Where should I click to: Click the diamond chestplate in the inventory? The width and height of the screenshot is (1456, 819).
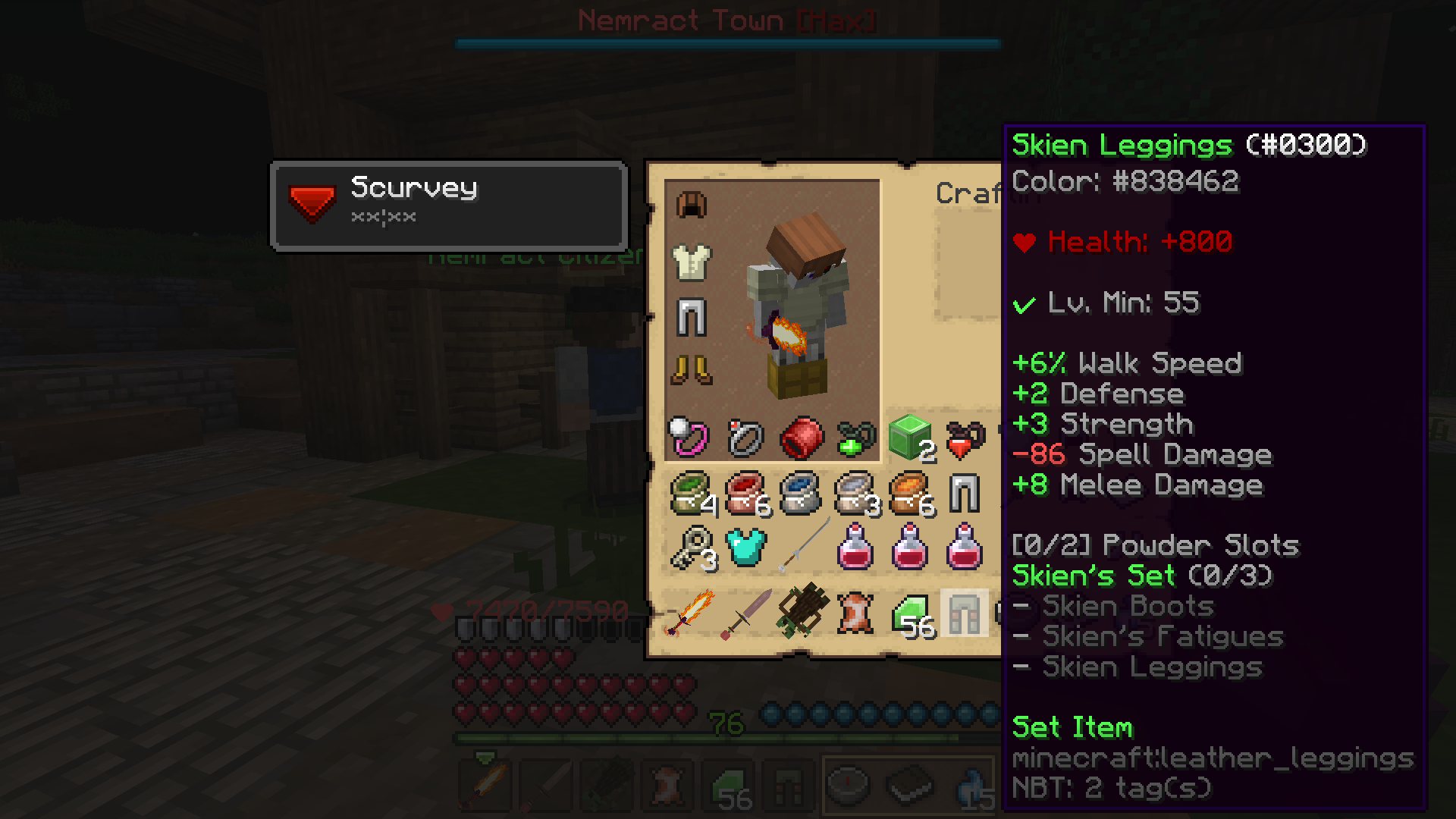click(x=746, y=548)
